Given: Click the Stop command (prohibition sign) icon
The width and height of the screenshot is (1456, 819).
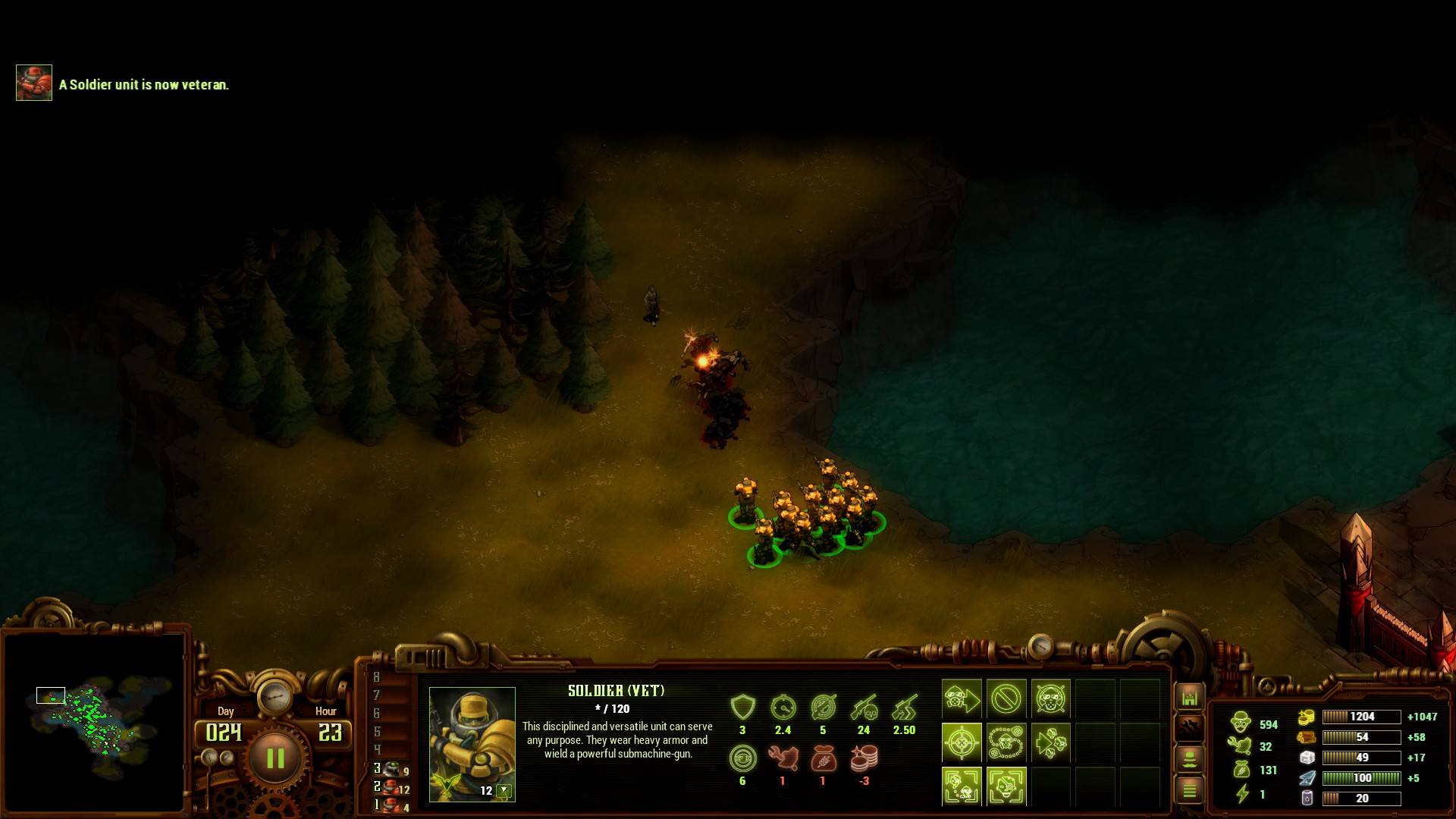Looking at the screenshot, I should click(x=1006, y=698).
